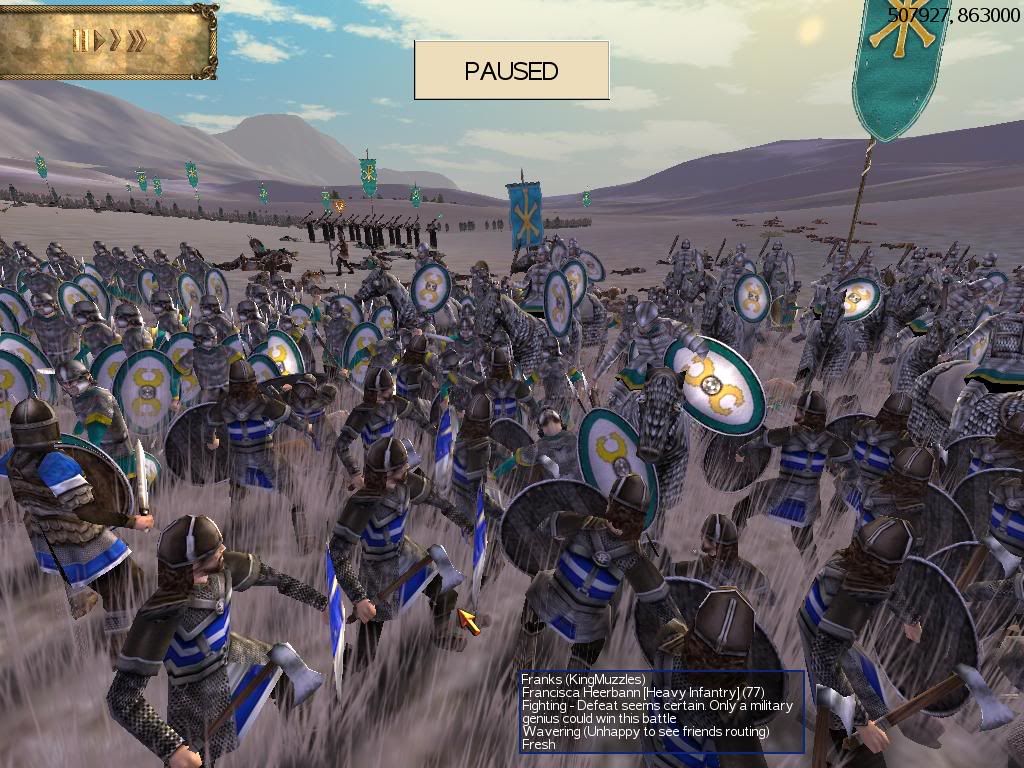Set the double-chevron fastest battle speed
This screenshot has width=1024, height=768.
[137, 41]
